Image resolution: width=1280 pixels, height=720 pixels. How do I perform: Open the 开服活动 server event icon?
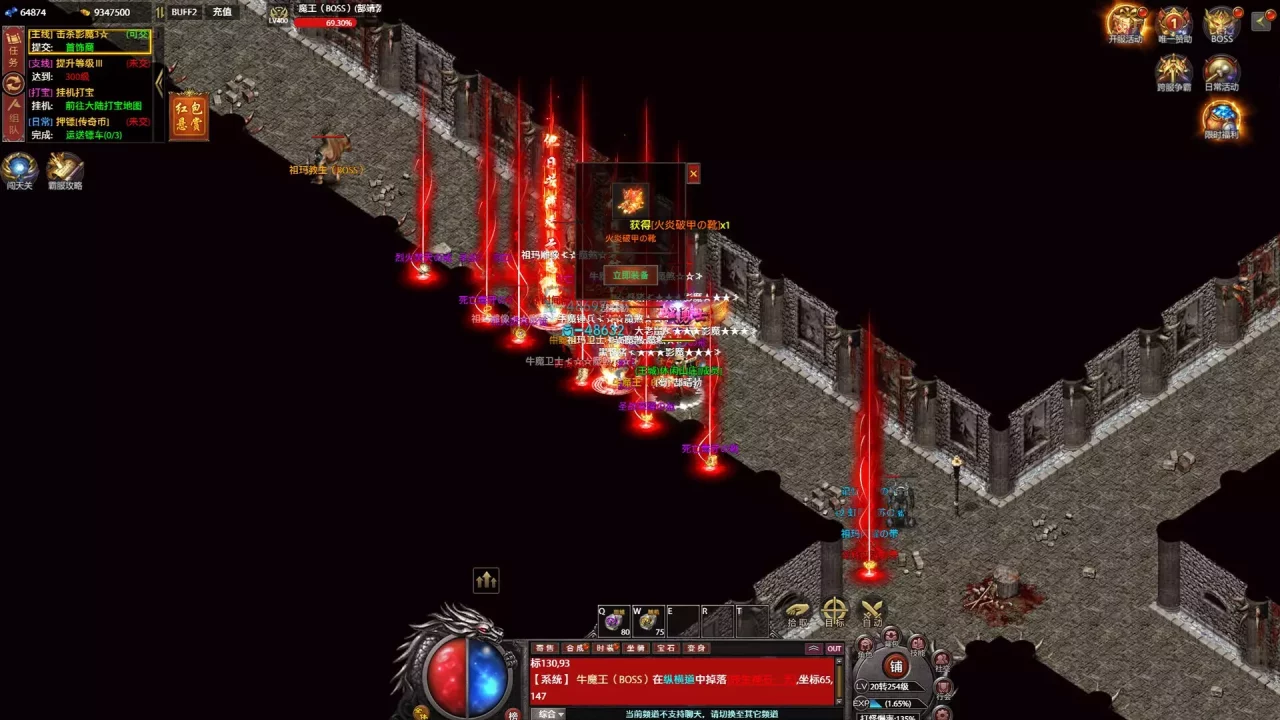point(1125,23)
